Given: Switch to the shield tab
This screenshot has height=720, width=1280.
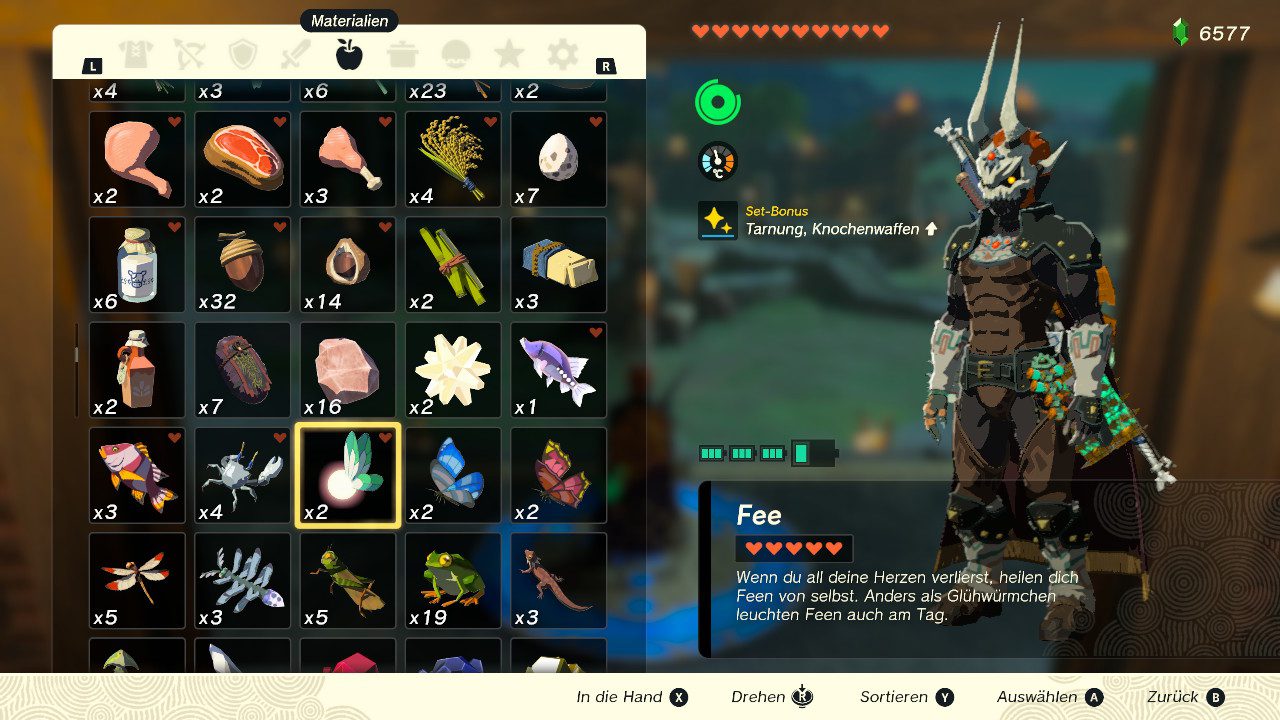Looking at the screenshot, I should coord(243,54).
